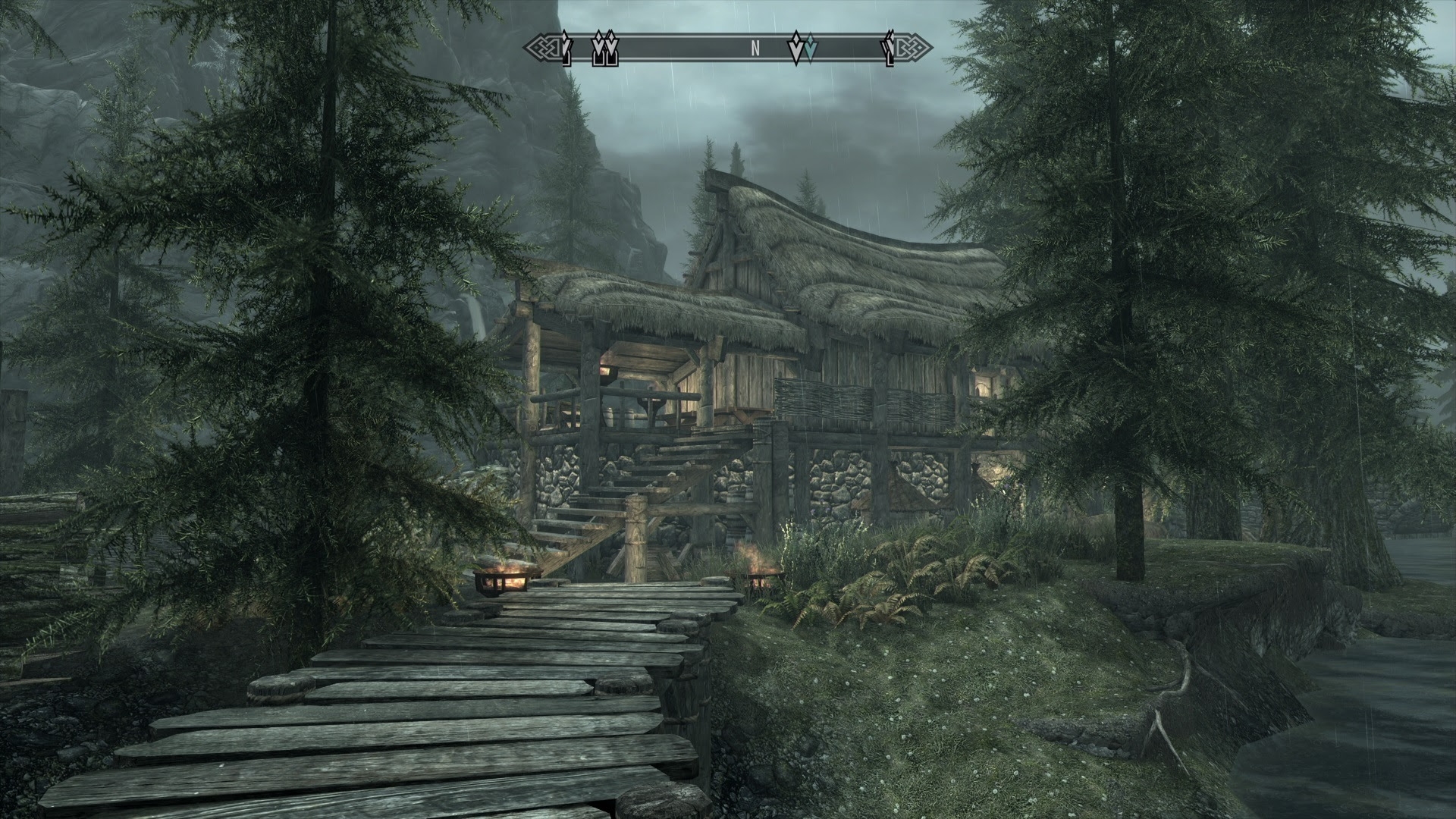The width and height of the screenshot is (1456, 819).
Task: Select the rightmost compass location marker
Action: [888, 49]
